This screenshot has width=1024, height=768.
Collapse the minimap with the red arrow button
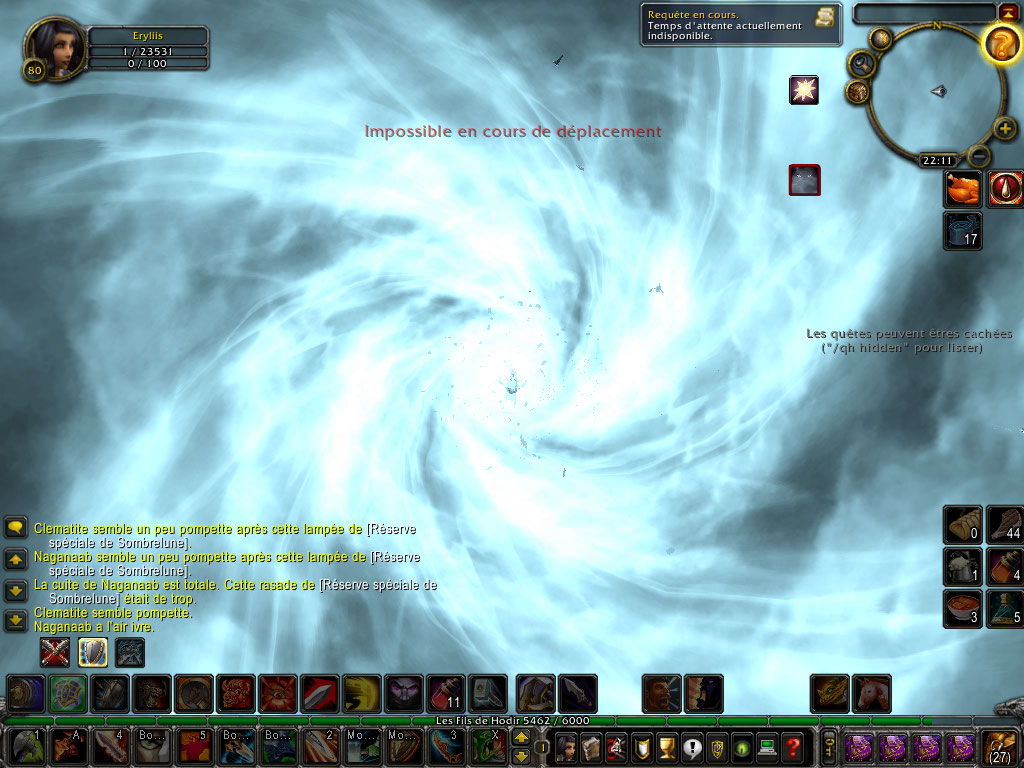[x=1007, y=12]
